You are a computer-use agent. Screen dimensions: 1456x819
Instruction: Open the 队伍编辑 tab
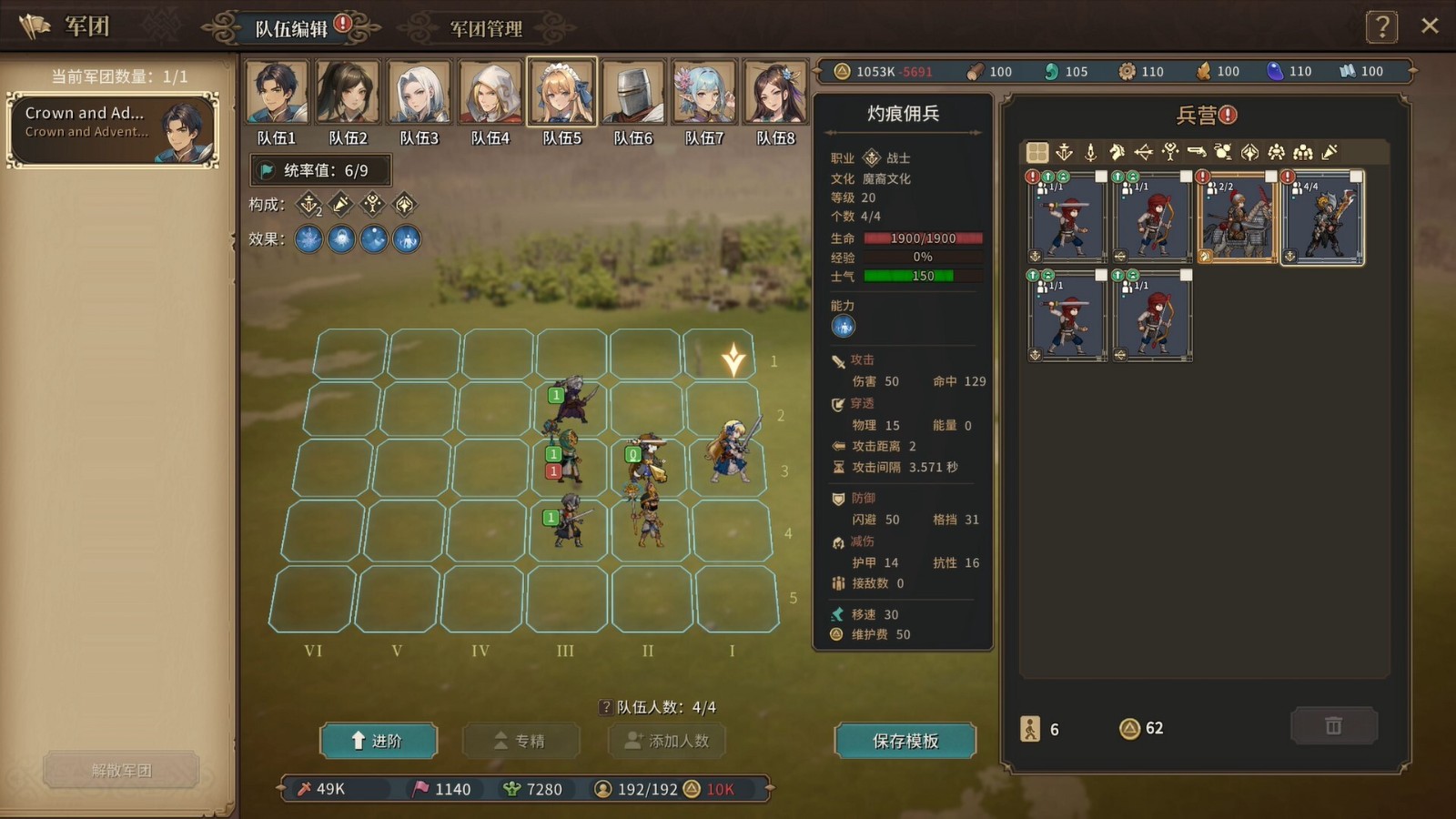click(291, 28)
